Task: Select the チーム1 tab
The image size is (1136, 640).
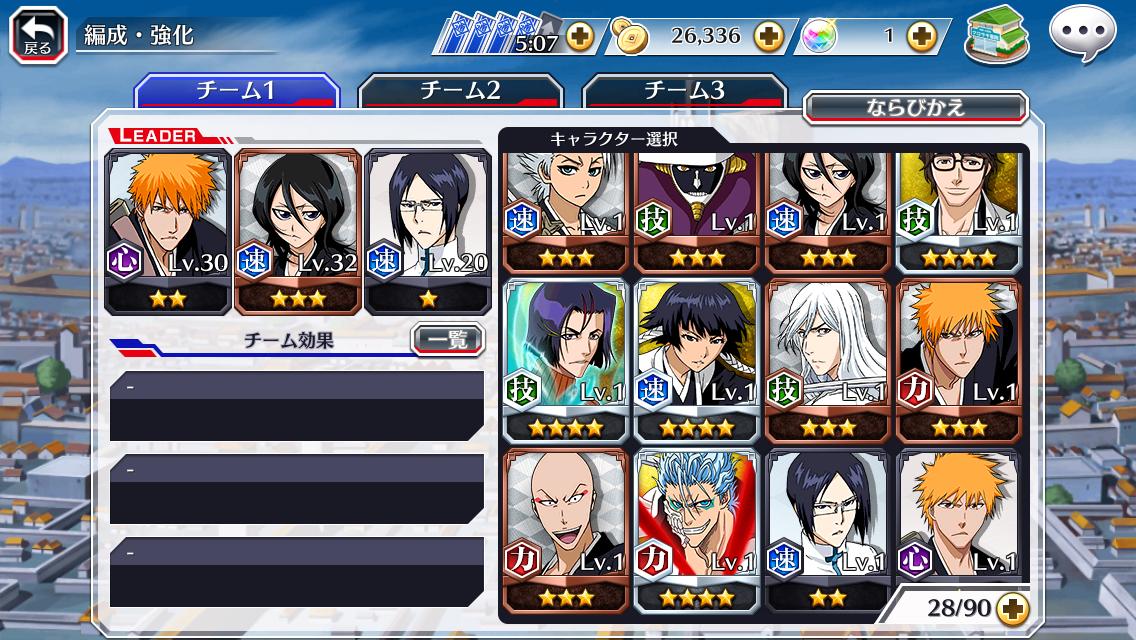Action: (236, 91)
